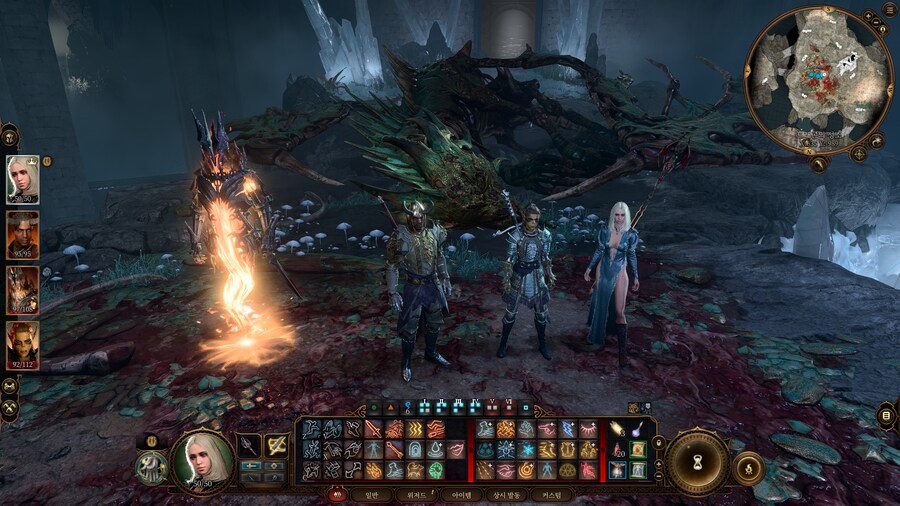
Task: Switch to the 상시 발동 hotbar tab
Action: point(507,494)
